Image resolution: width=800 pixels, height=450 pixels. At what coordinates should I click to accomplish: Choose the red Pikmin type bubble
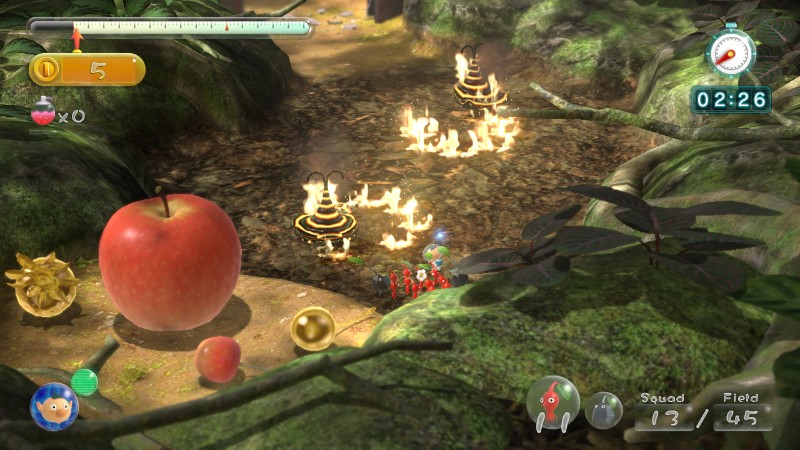pos(552,402)
